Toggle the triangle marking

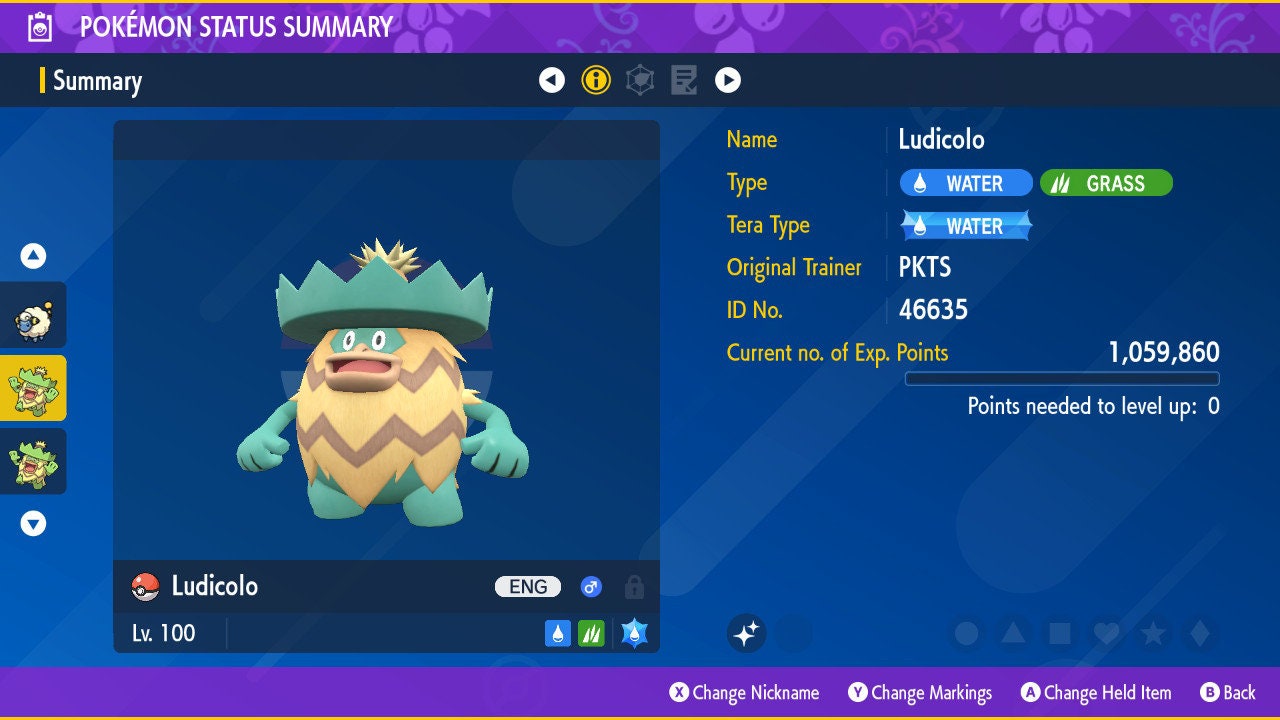click(1013, 633)
